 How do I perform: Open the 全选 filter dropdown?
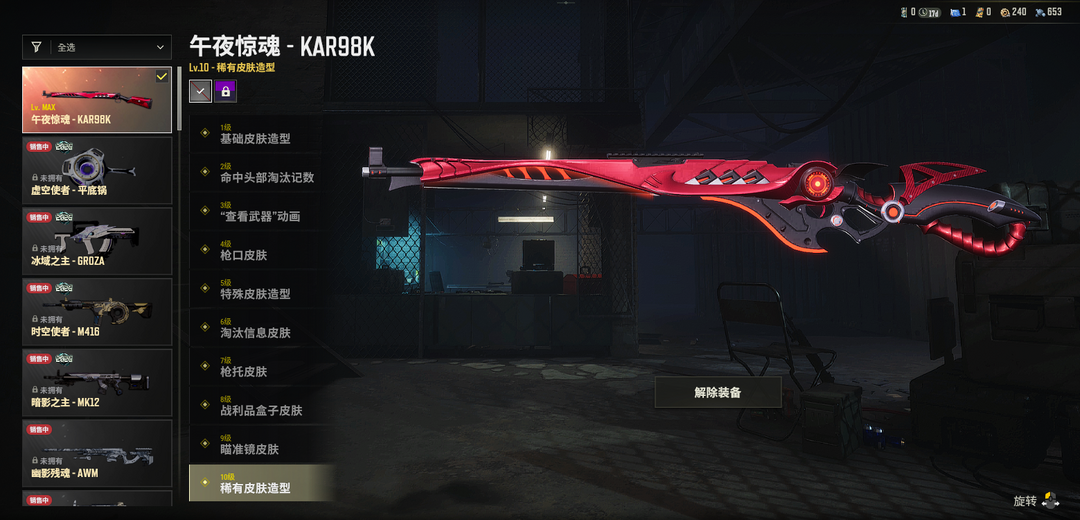pos(97,47)
